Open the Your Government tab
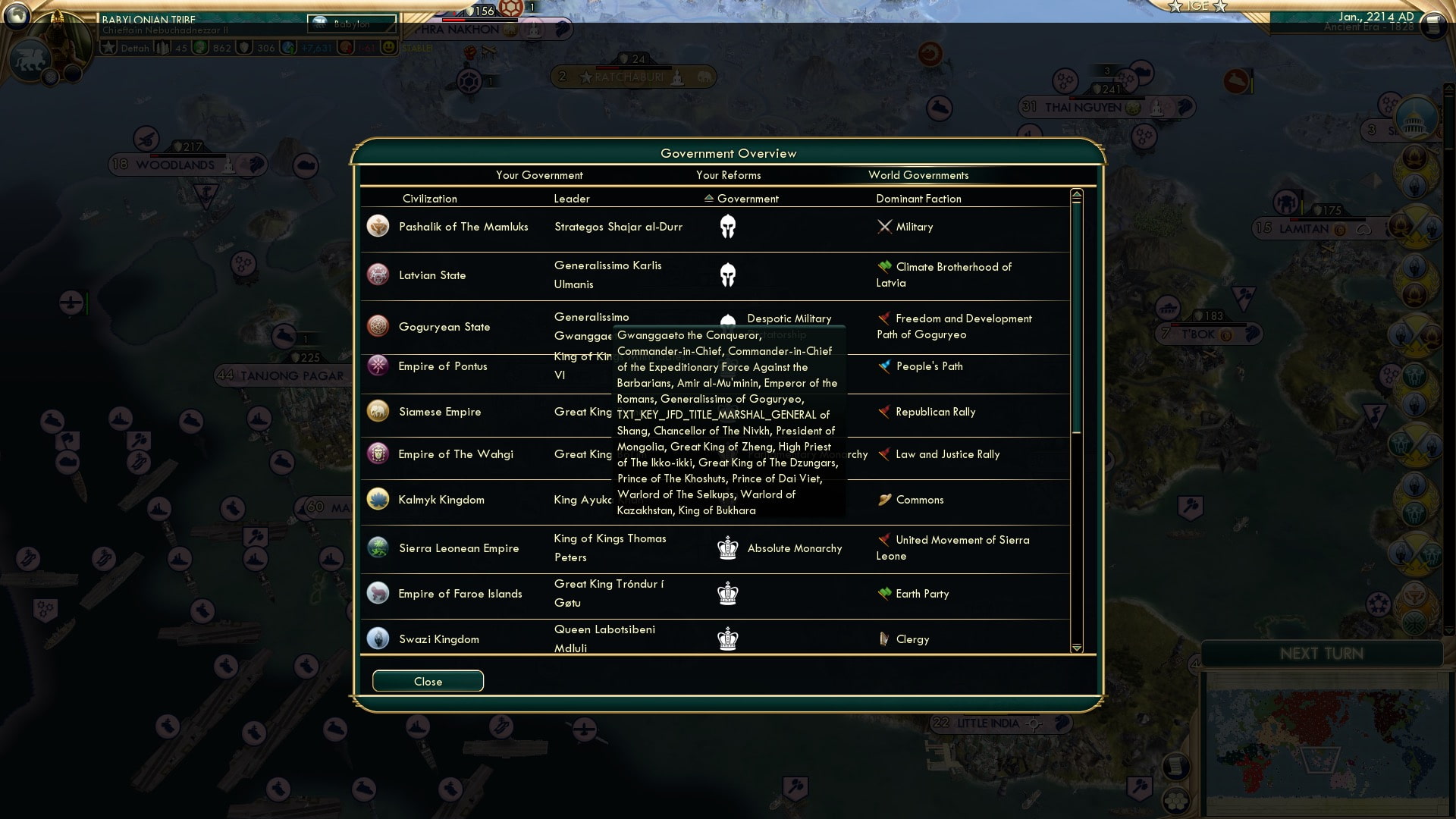1456x819 pixels. point(539,174)
